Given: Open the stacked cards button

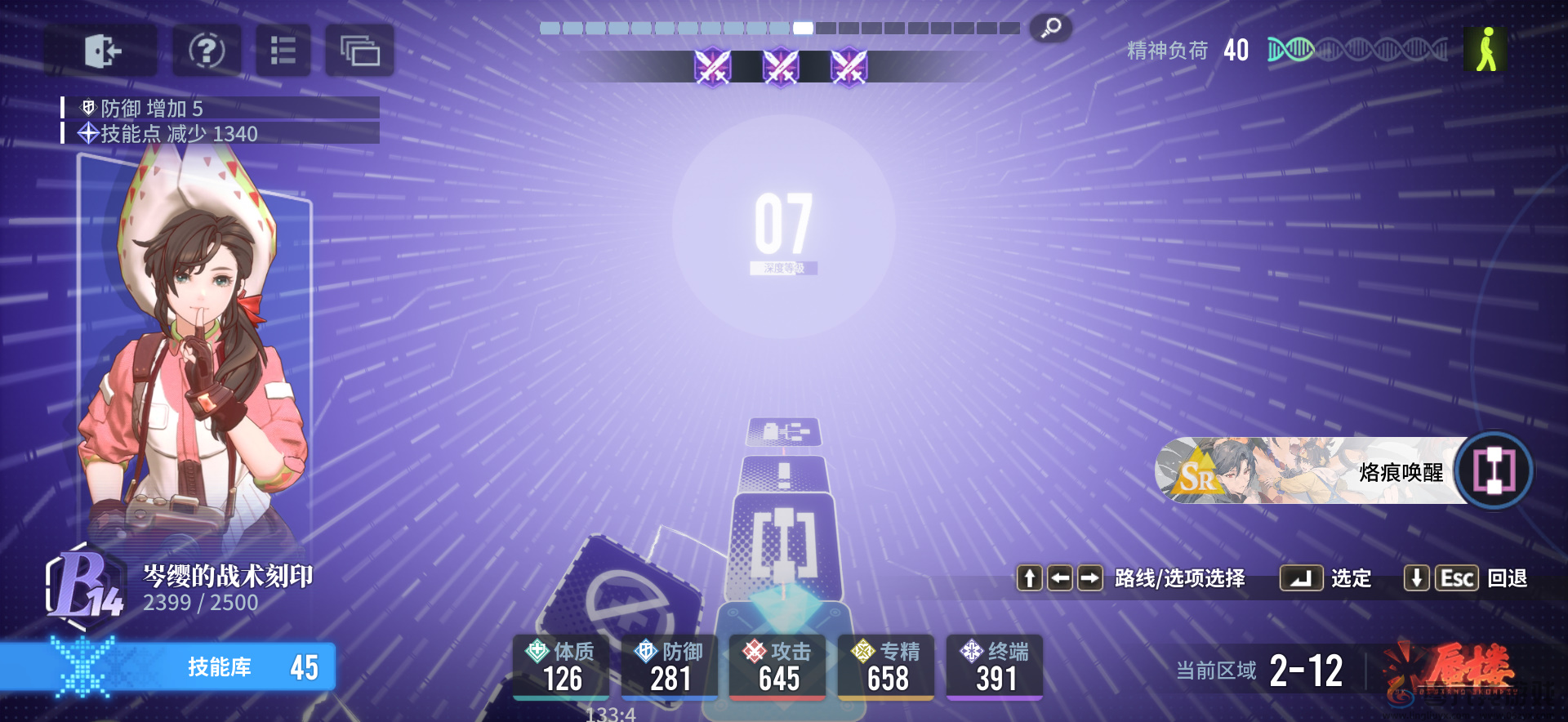Looking at the screenshot, I should coord(359,51).
